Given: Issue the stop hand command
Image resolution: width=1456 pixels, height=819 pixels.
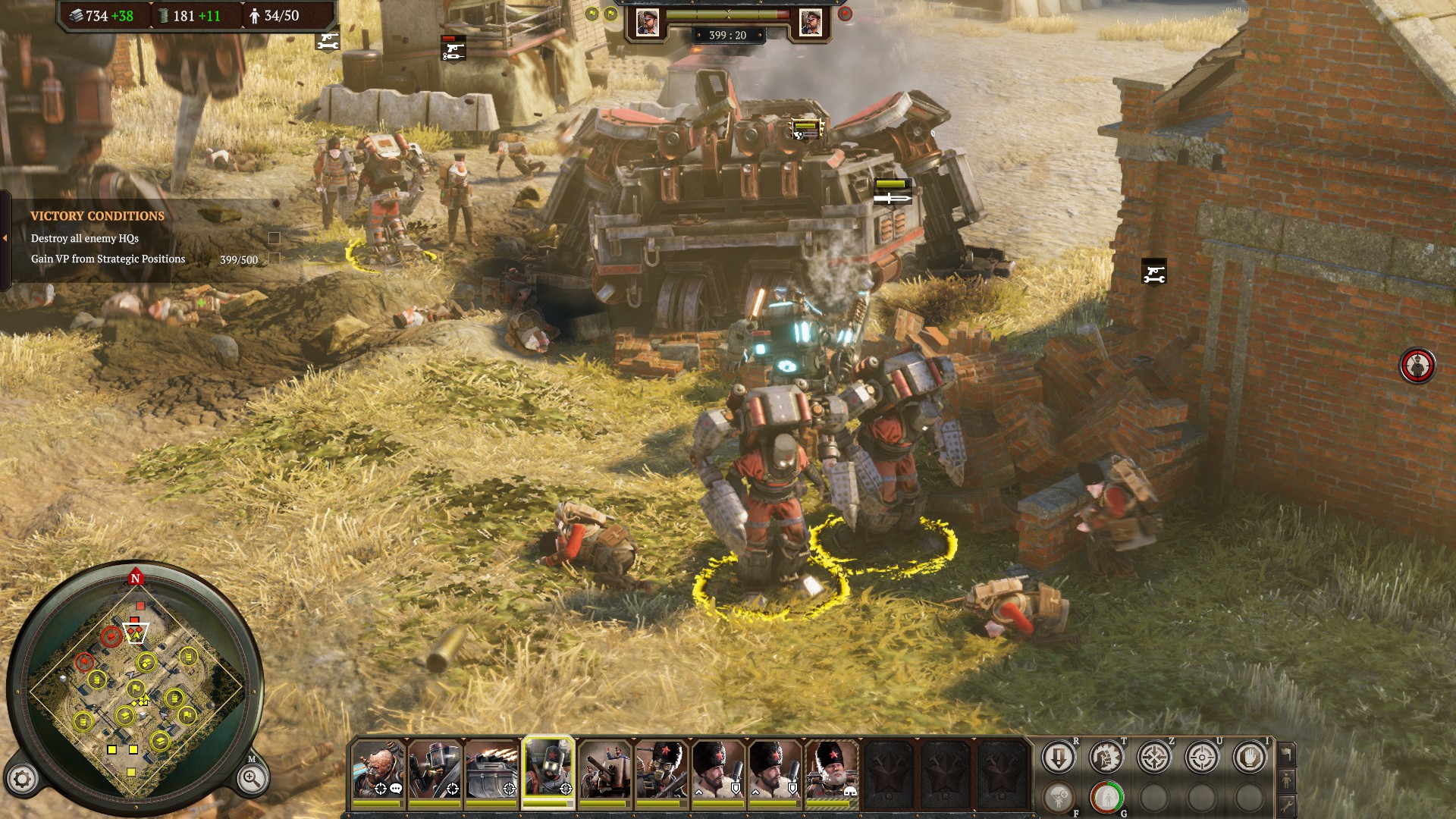Looking at the screenshot, I should 1250,758.
